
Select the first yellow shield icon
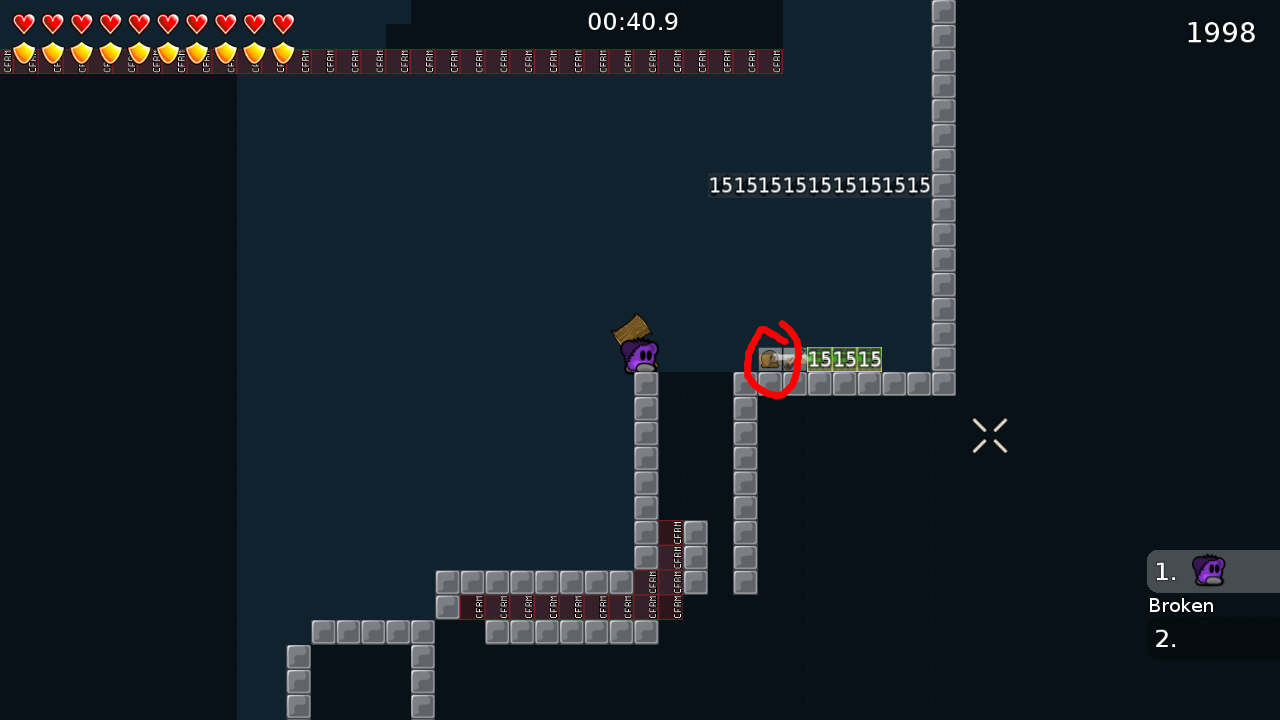tap(24, 53)
